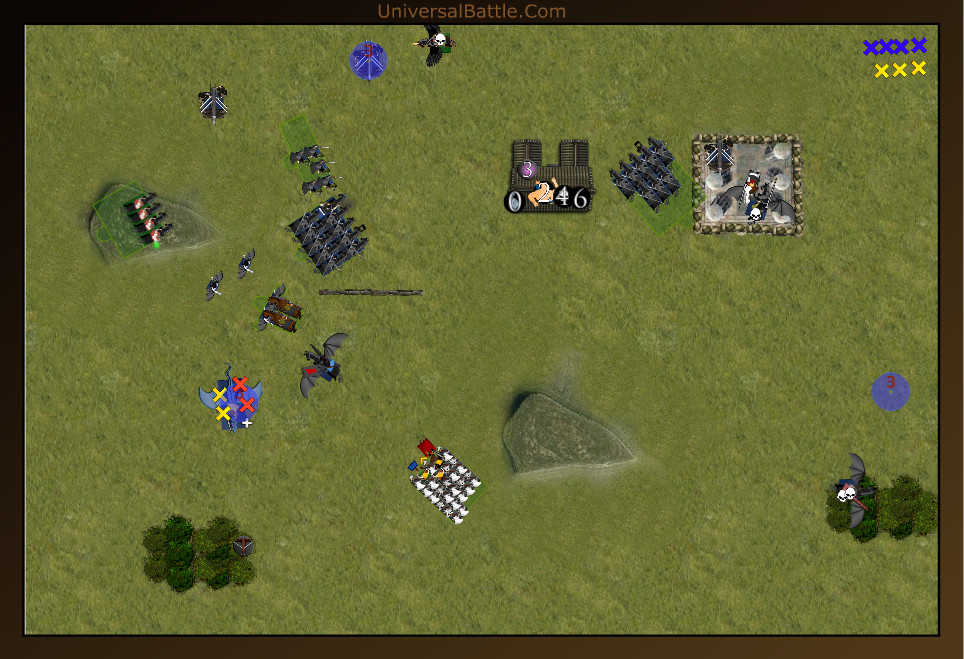Select the purple 3 counter token

527,169
